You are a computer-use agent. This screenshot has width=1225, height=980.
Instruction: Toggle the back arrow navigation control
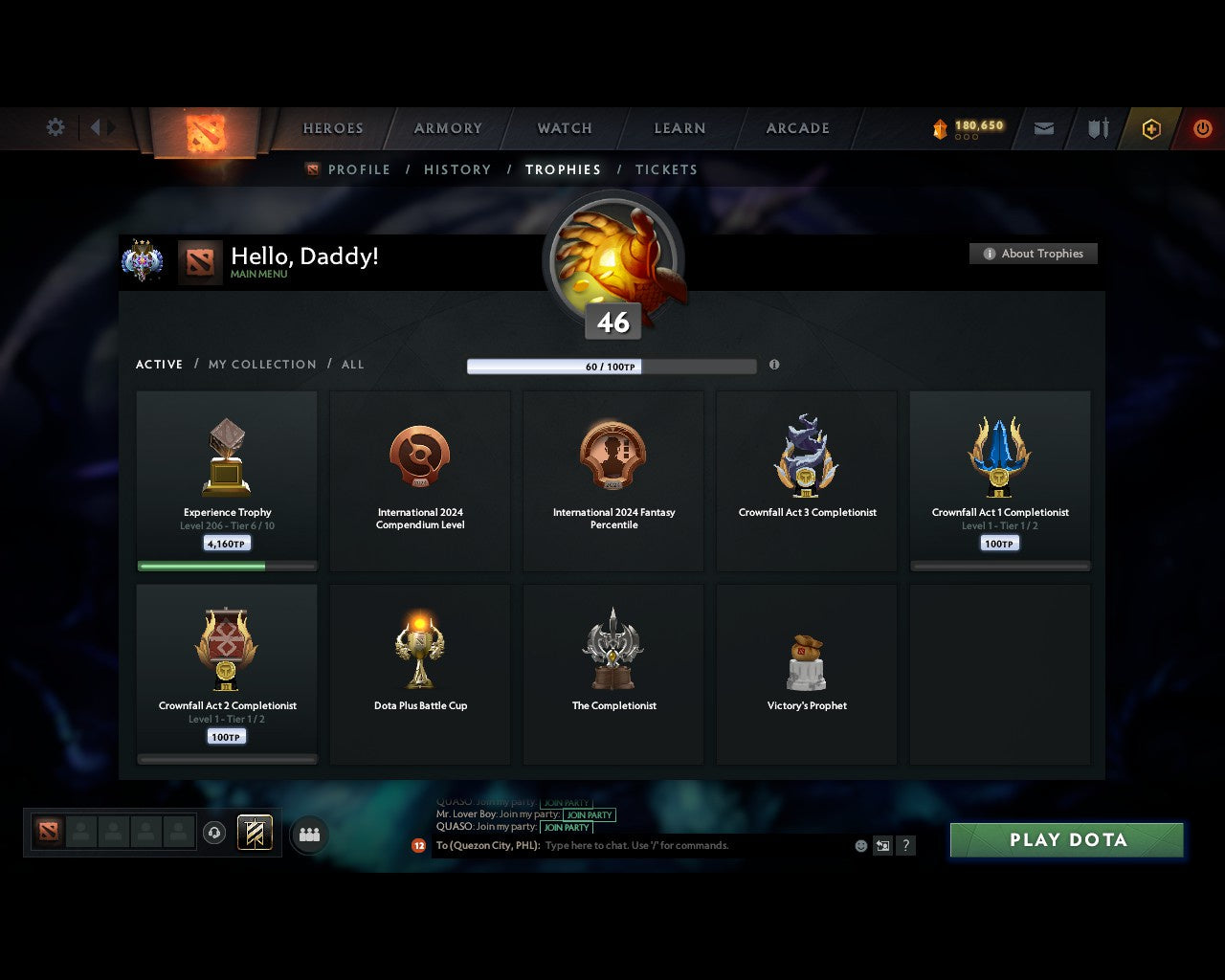pyautogui.click(x=97, y=127)
